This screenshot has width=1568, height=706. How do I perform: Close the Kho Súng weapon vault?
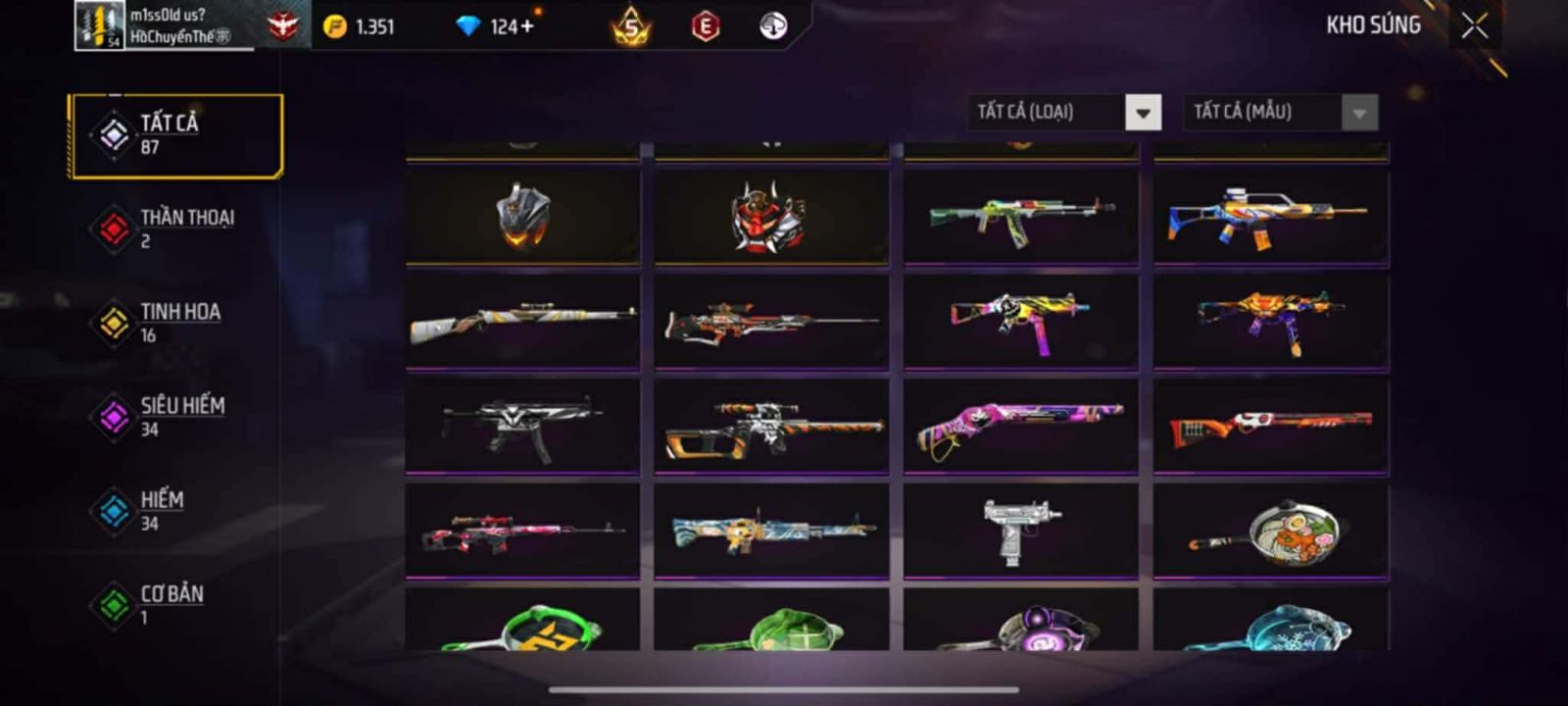1474,26
